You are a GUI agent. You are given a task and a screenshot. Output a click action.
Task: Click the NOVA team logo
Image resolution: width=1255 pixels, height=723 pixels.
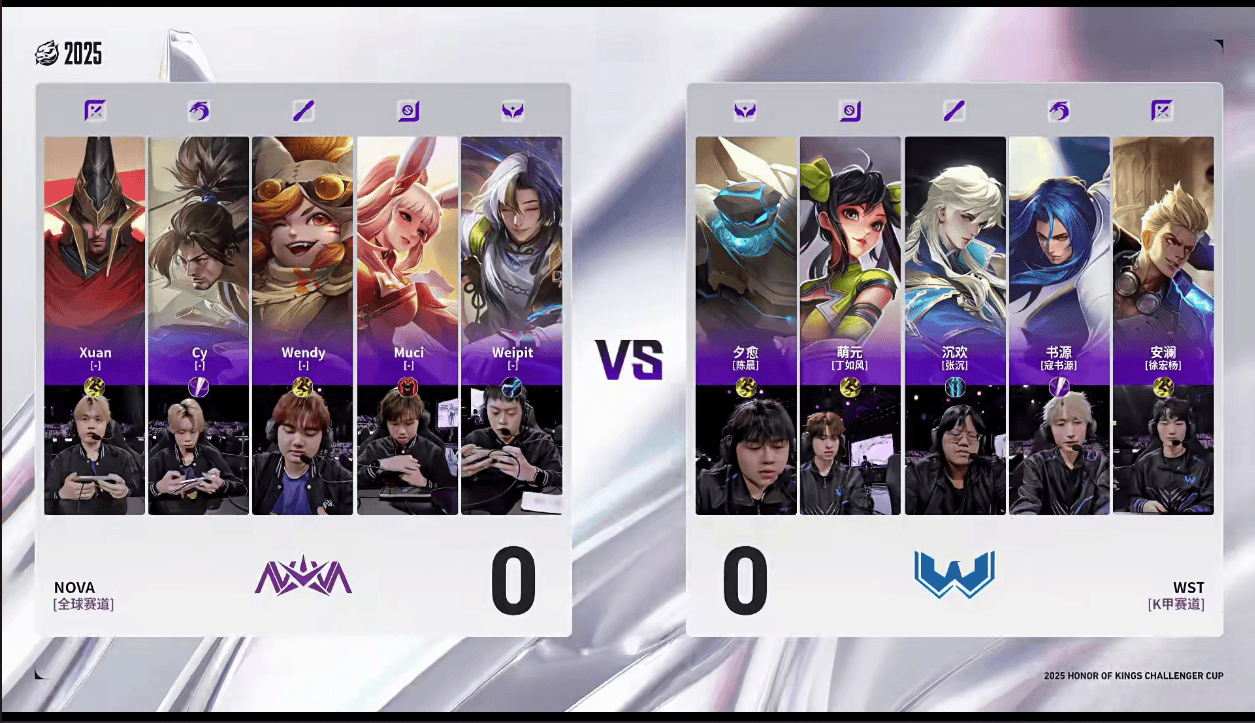[x=303, y=576]
